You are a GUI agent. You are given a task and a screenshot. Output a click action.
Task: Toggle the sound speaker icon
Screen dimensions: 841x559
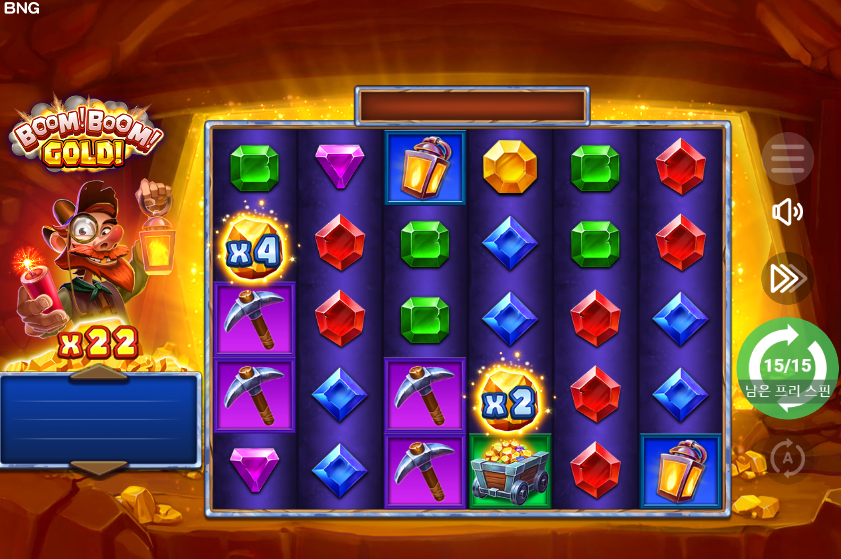(787, 212)
